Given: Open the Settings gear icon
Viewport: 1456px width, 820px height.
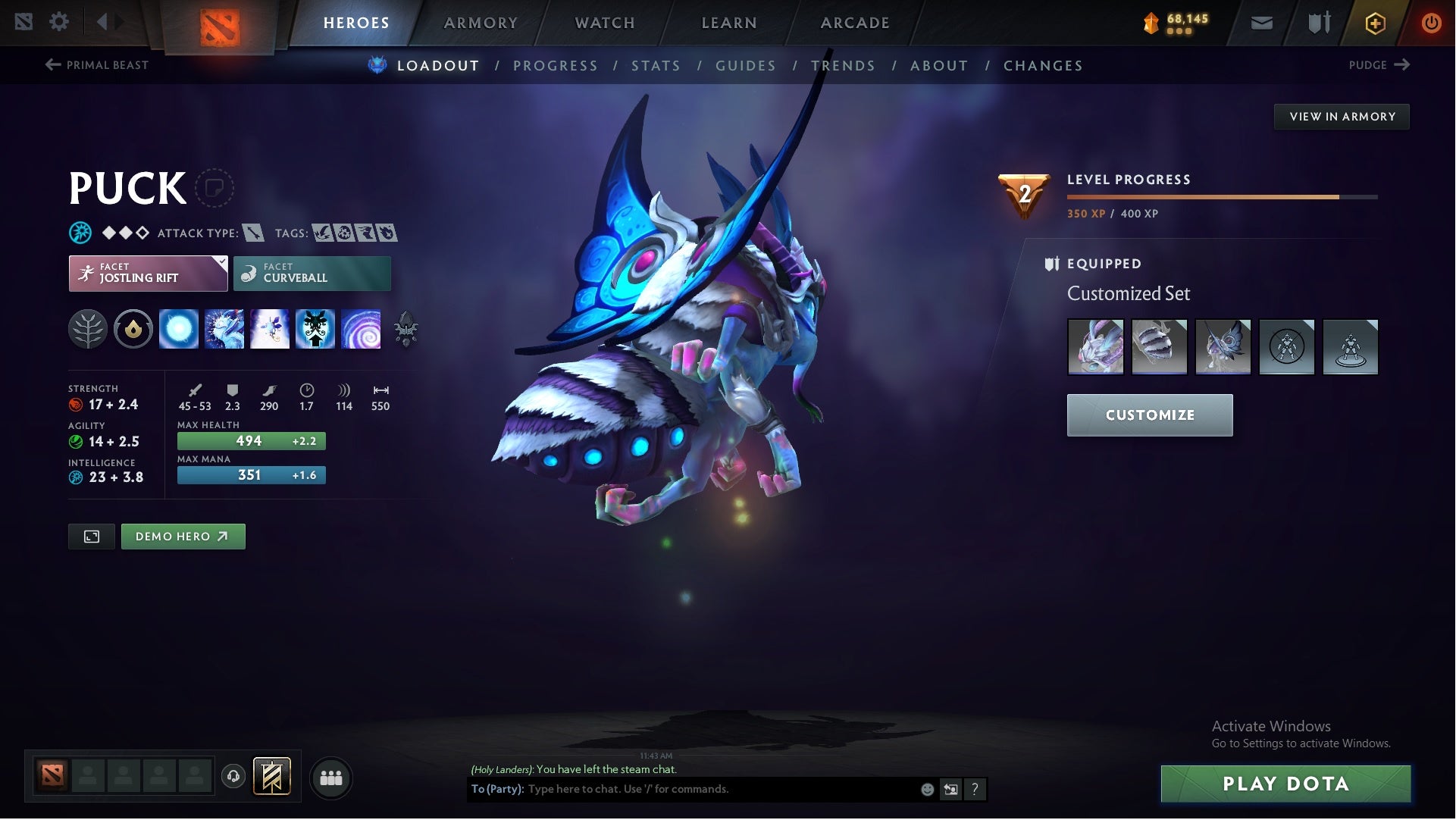Looking at the screenshot, I should click(x=59, y=22).
